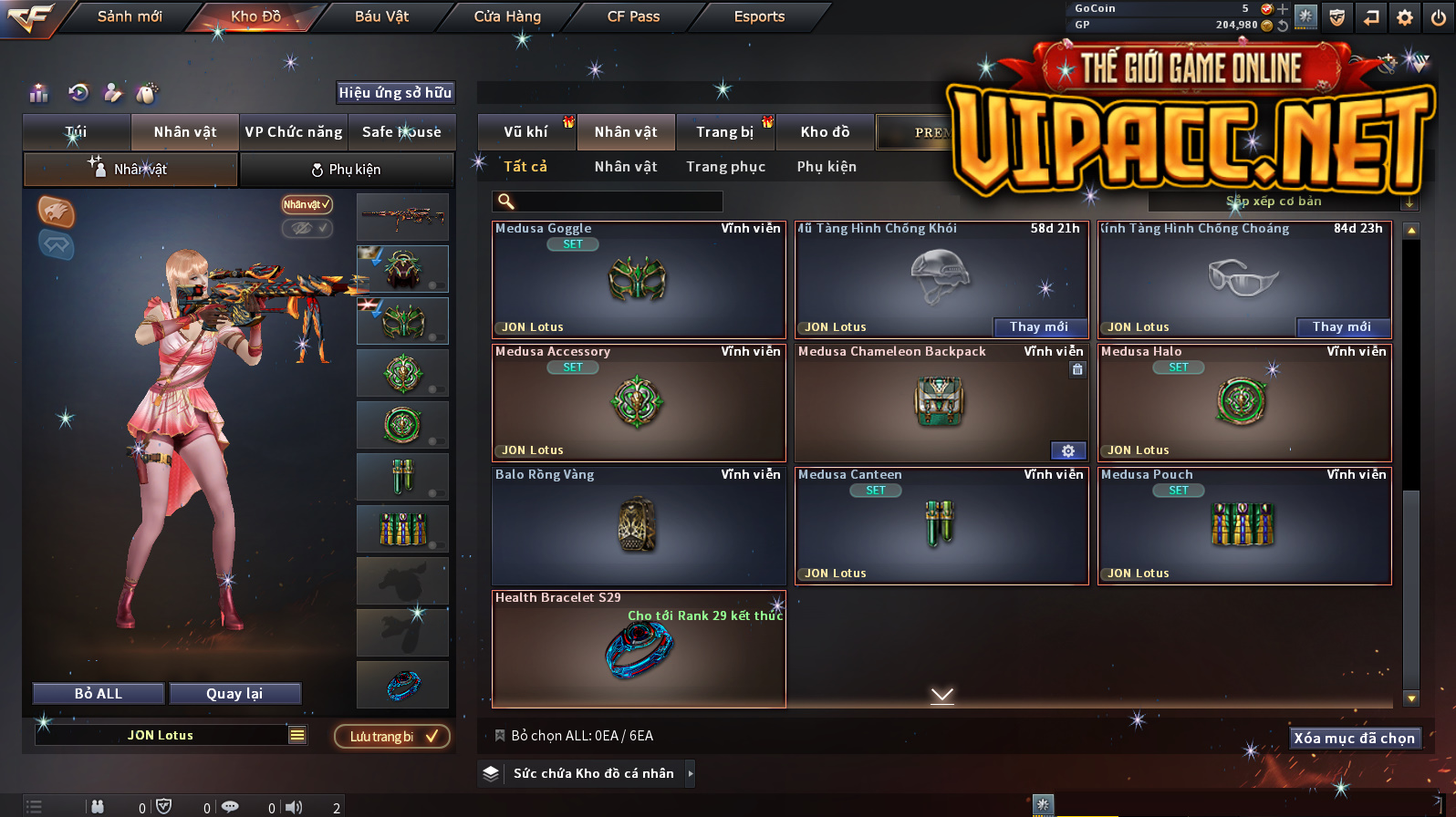1456x817 pixels.
Task: Open the Sảnh mới lobby tab
Action: tap(130, 16)
